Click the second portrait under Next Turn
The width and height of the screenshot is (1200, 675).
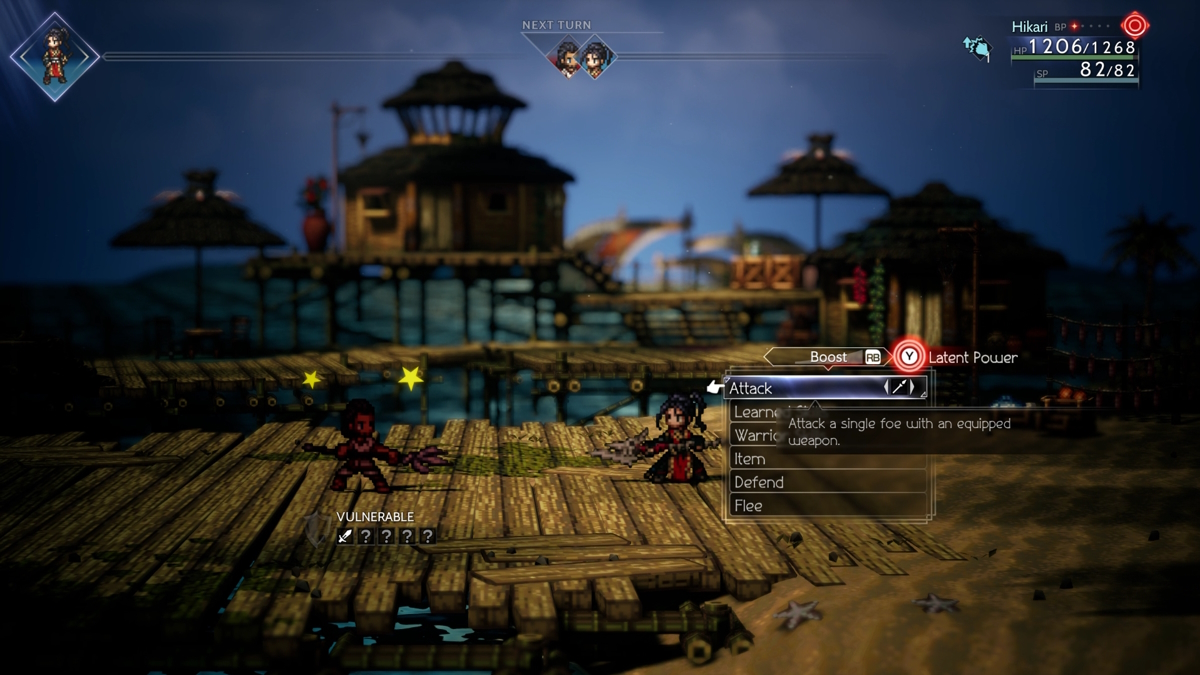pos(596,57)
